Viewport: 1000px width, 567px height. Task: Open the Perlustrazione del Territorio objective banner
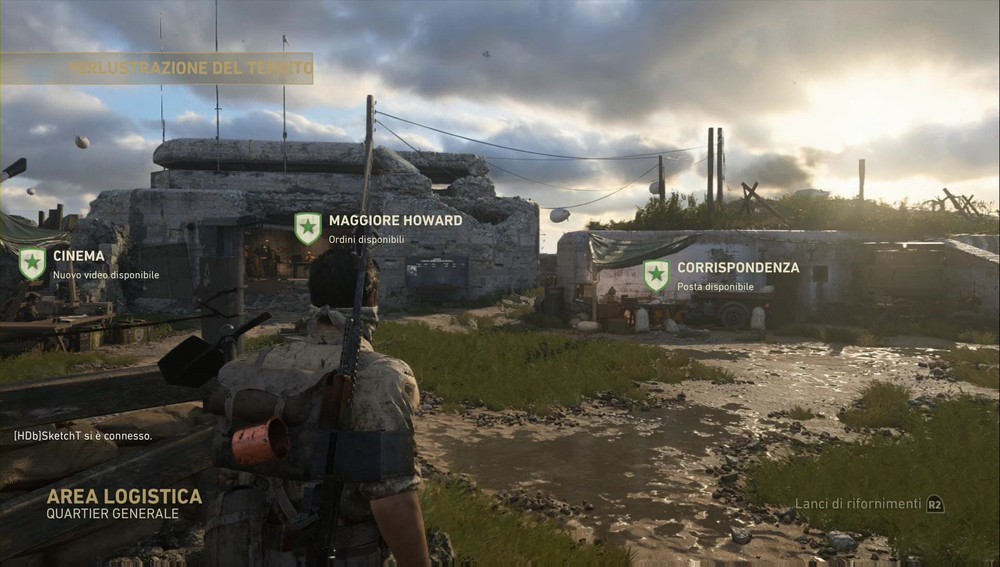pyautogui.click(x=157, y=68)
